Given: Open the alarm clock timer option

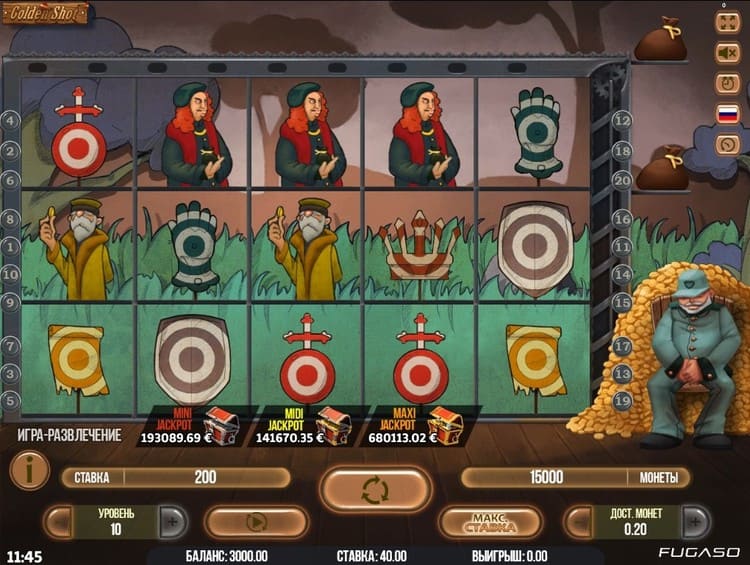Looking at the screenshot, I should click(727, 82).
